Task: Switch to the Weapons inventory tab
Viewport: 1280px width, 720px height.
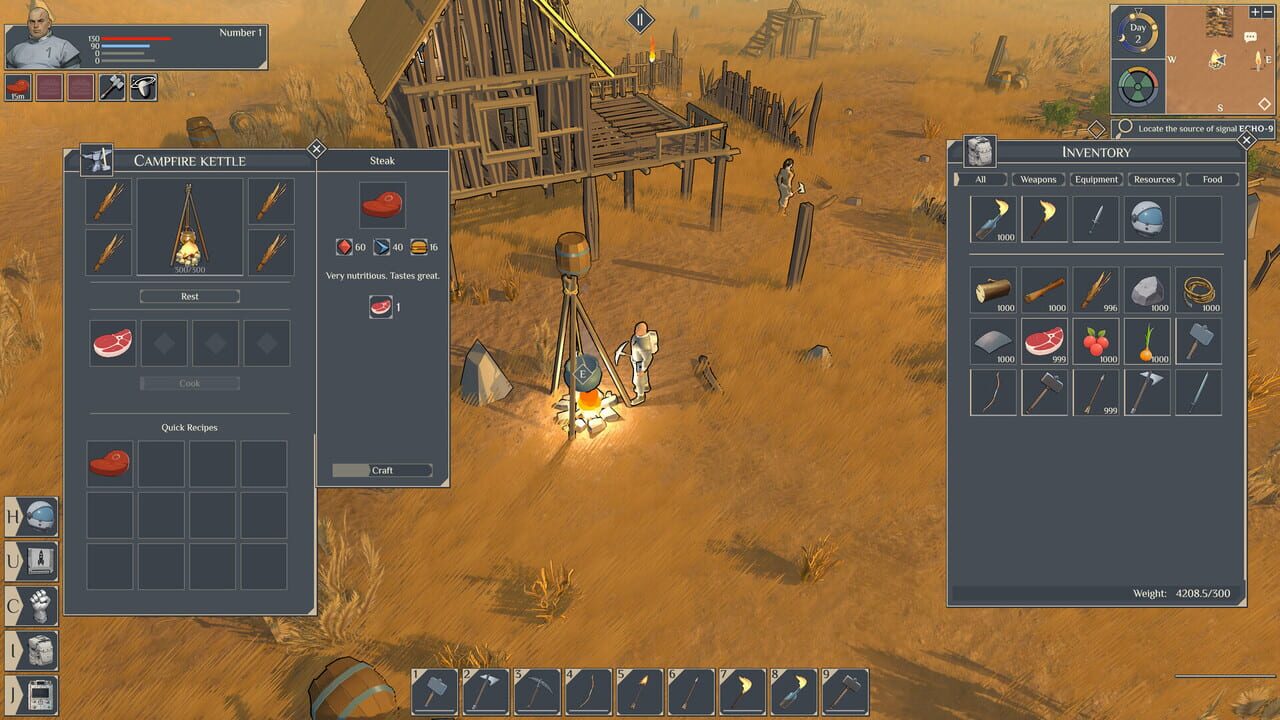Action: point(1038,179)
